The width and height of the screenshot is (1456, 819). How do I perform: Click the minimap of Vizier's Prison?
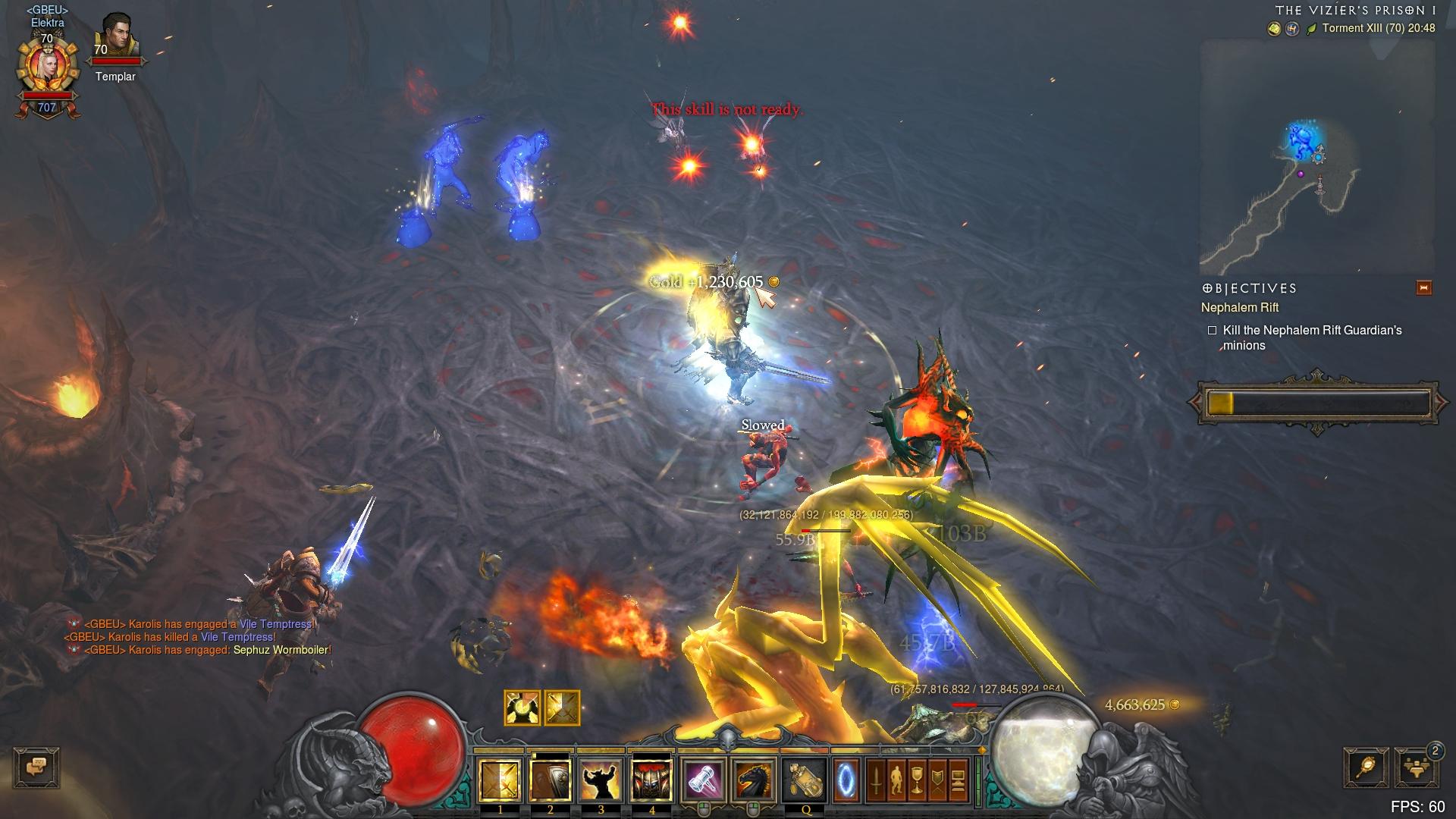tap(1316, 158)
